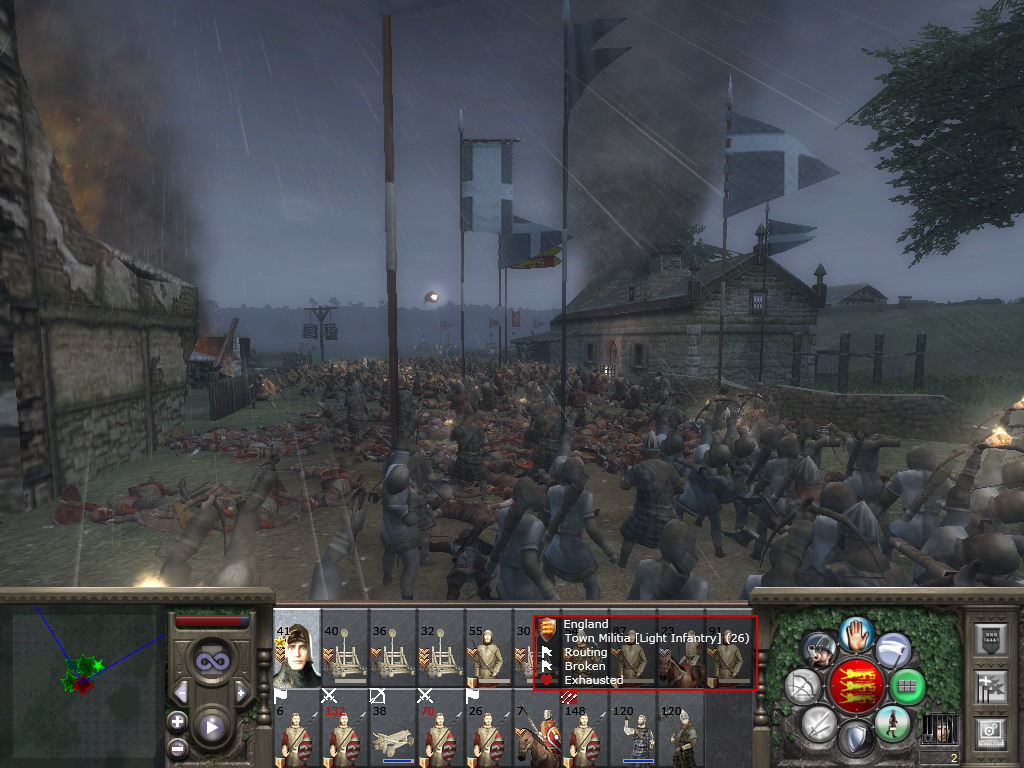Zoom in the minimap with the plus button
The image size is (1024, 768).
click(177, 721)
